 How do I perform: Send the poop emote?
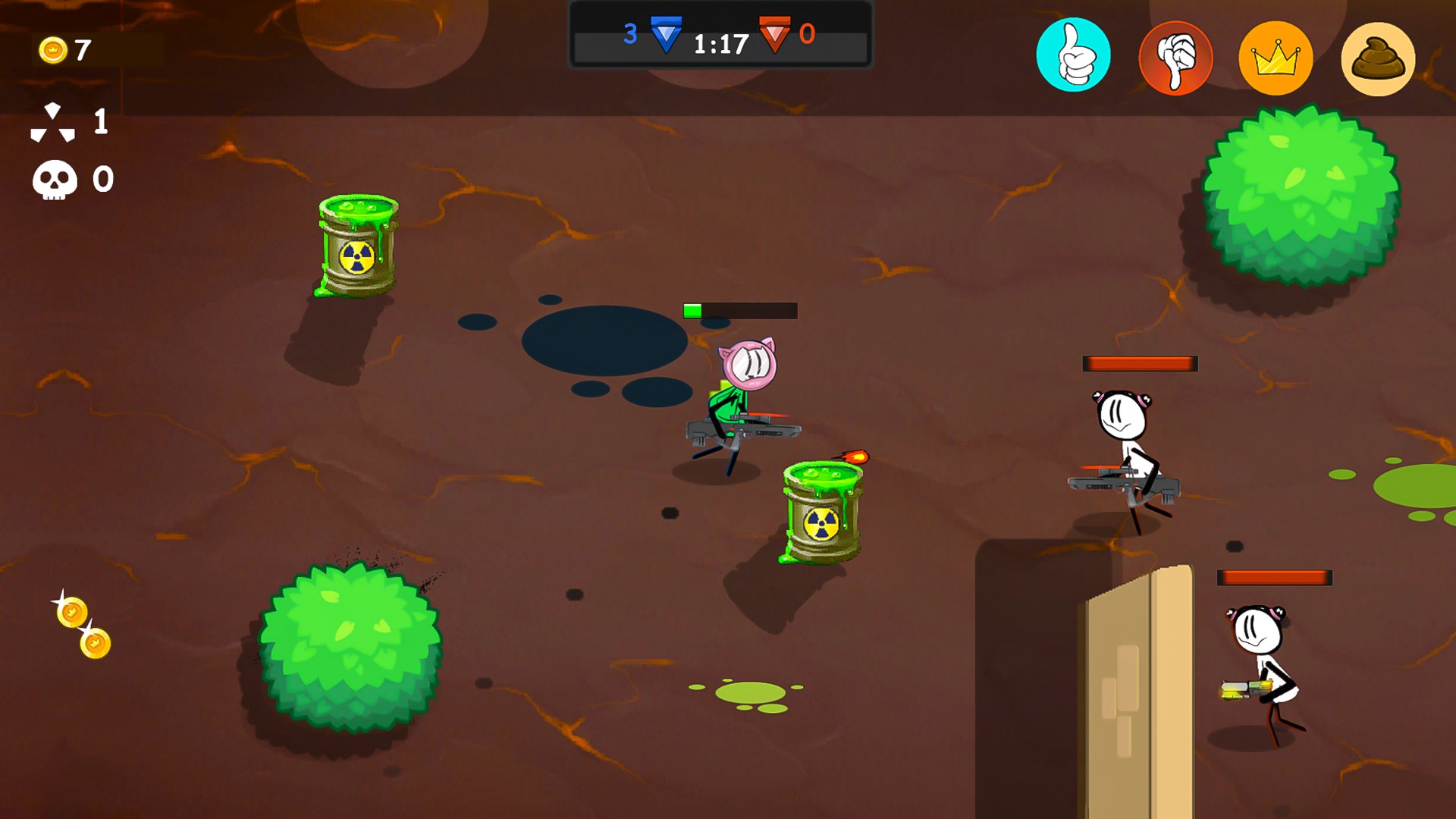(x=1379, y=57)
